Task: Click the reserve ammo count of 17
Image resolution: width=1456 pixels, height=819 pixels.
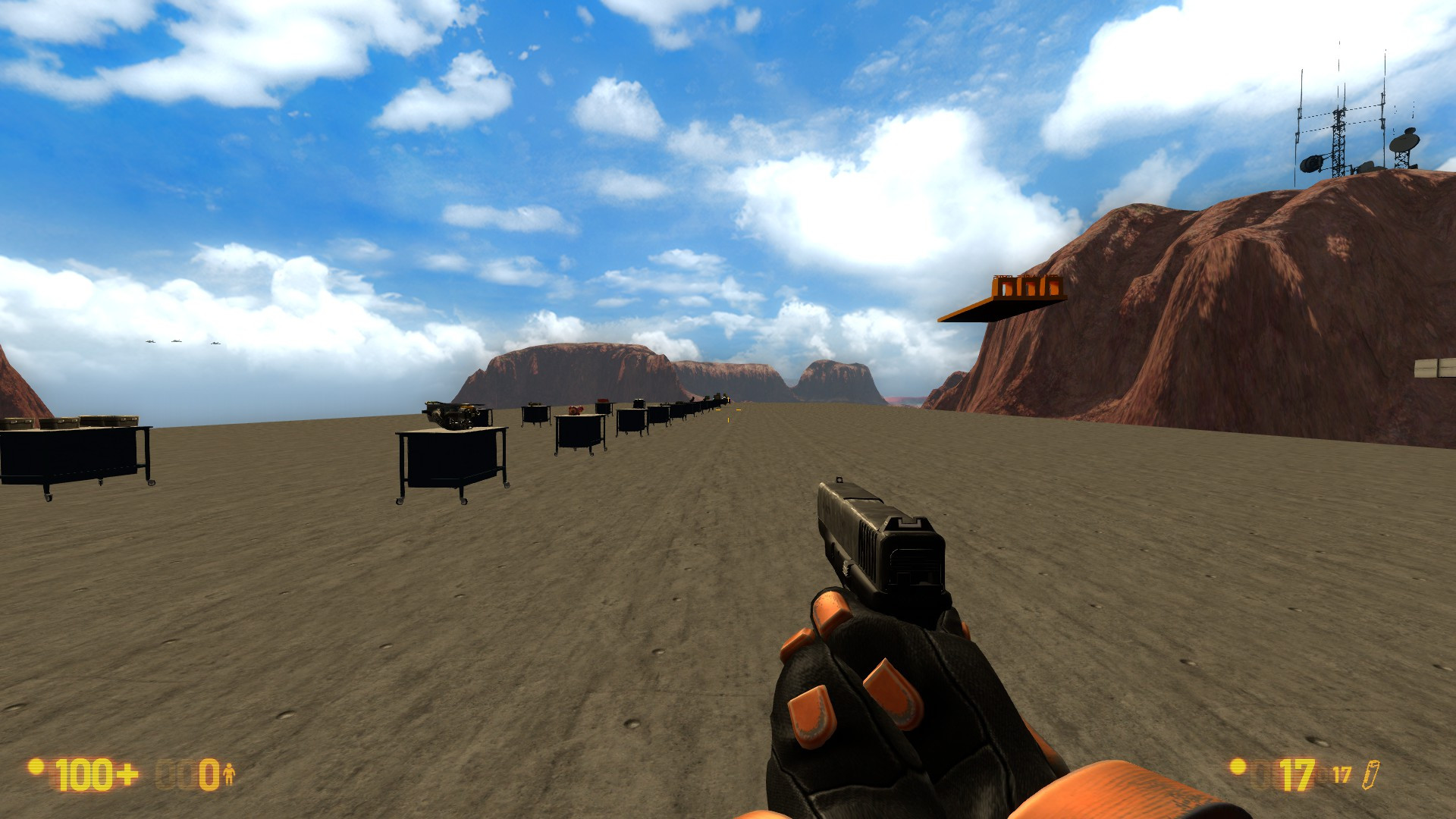Action: [1344, 773]
